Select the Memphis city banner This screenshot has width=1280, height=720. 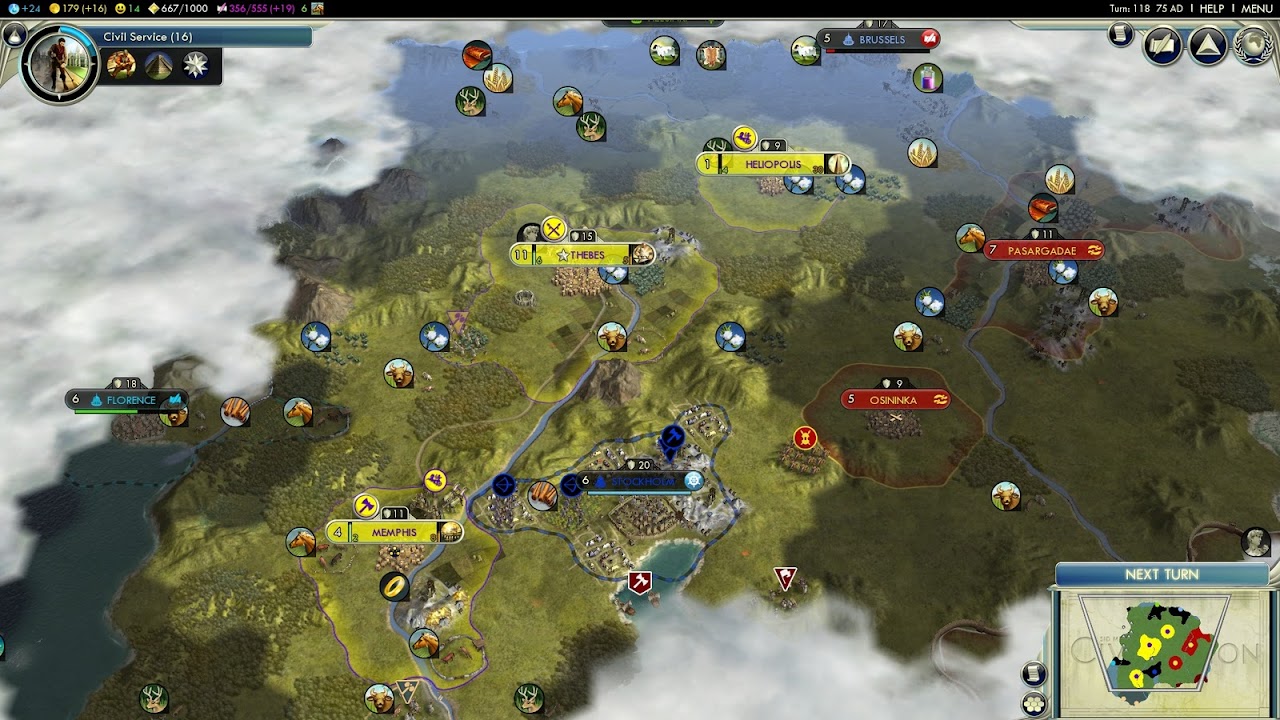394,532
